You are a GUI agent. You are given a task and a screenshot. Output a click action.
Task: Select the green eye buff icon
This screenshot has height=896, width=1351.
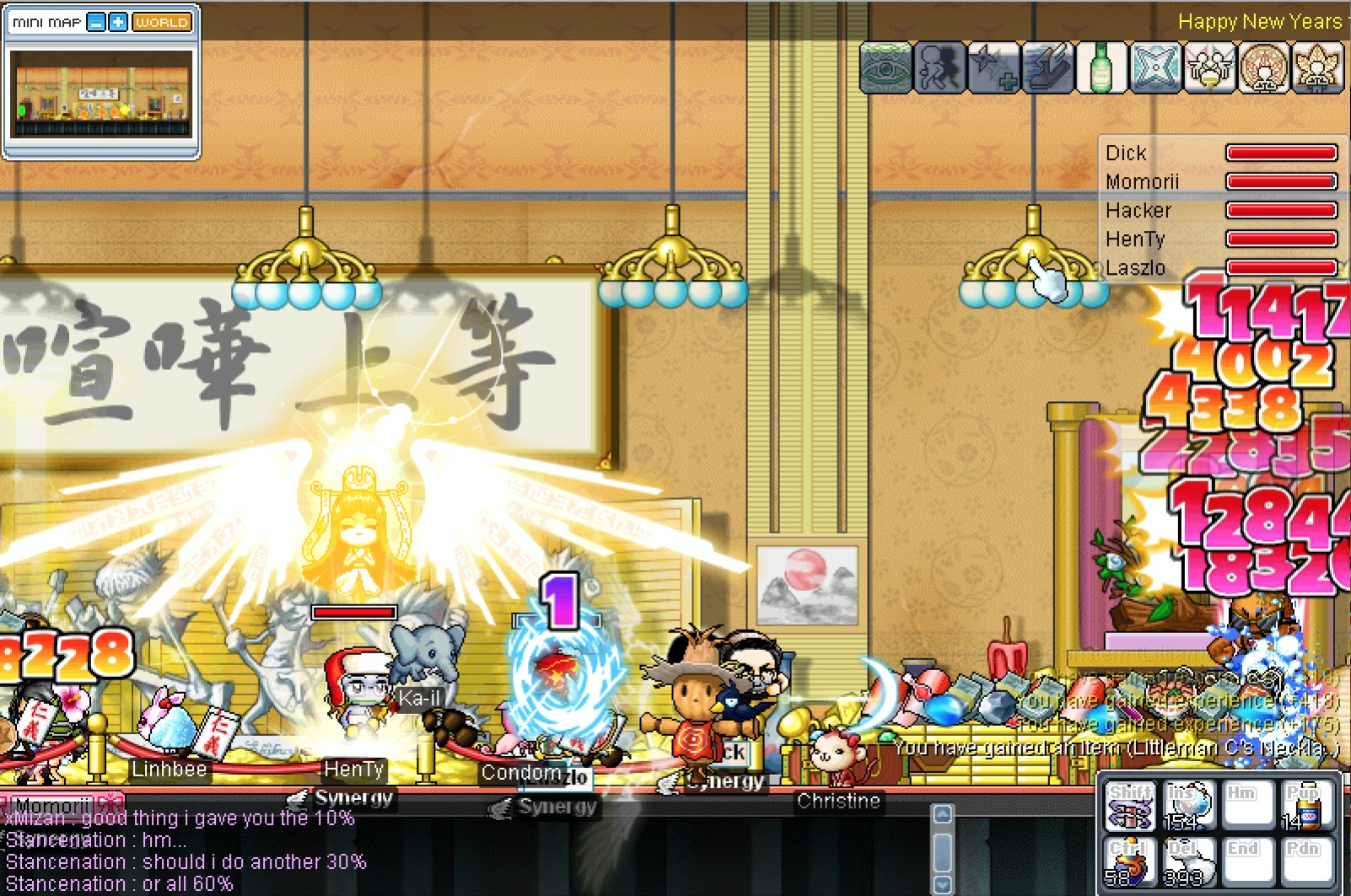pos(885,67)
